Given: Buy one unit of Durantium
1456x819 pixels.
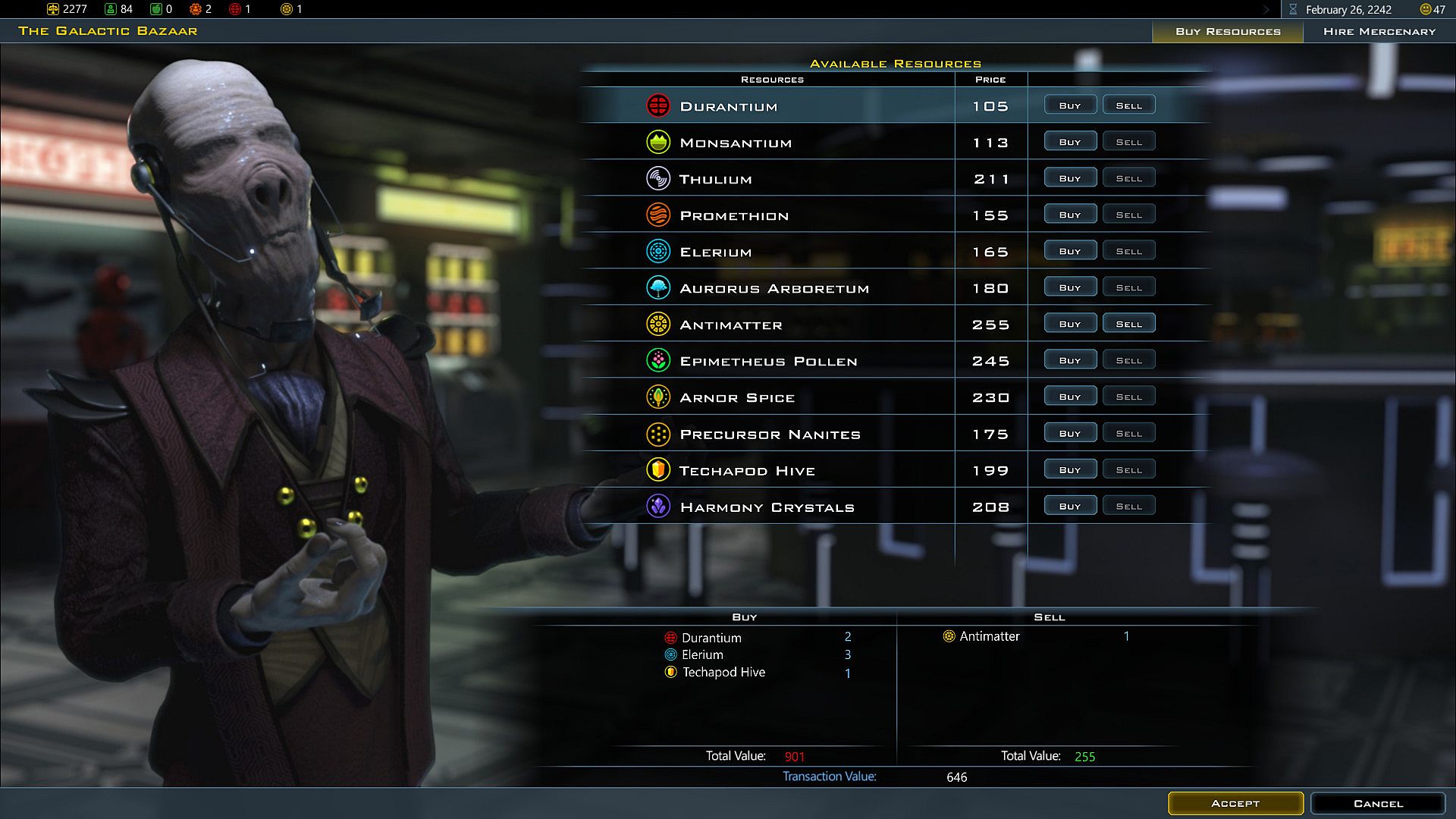Looking at the screenshot, I should (x=1070, y=105).
